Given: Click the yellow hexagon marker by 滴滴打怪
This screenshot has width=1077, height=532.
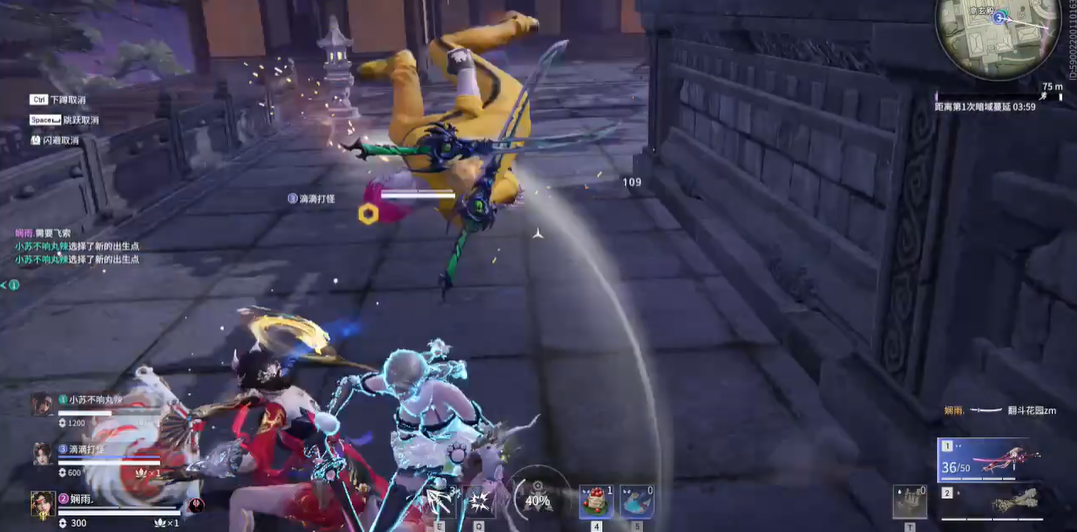Looking at the screenshot, I should click(x=368, y=214).
